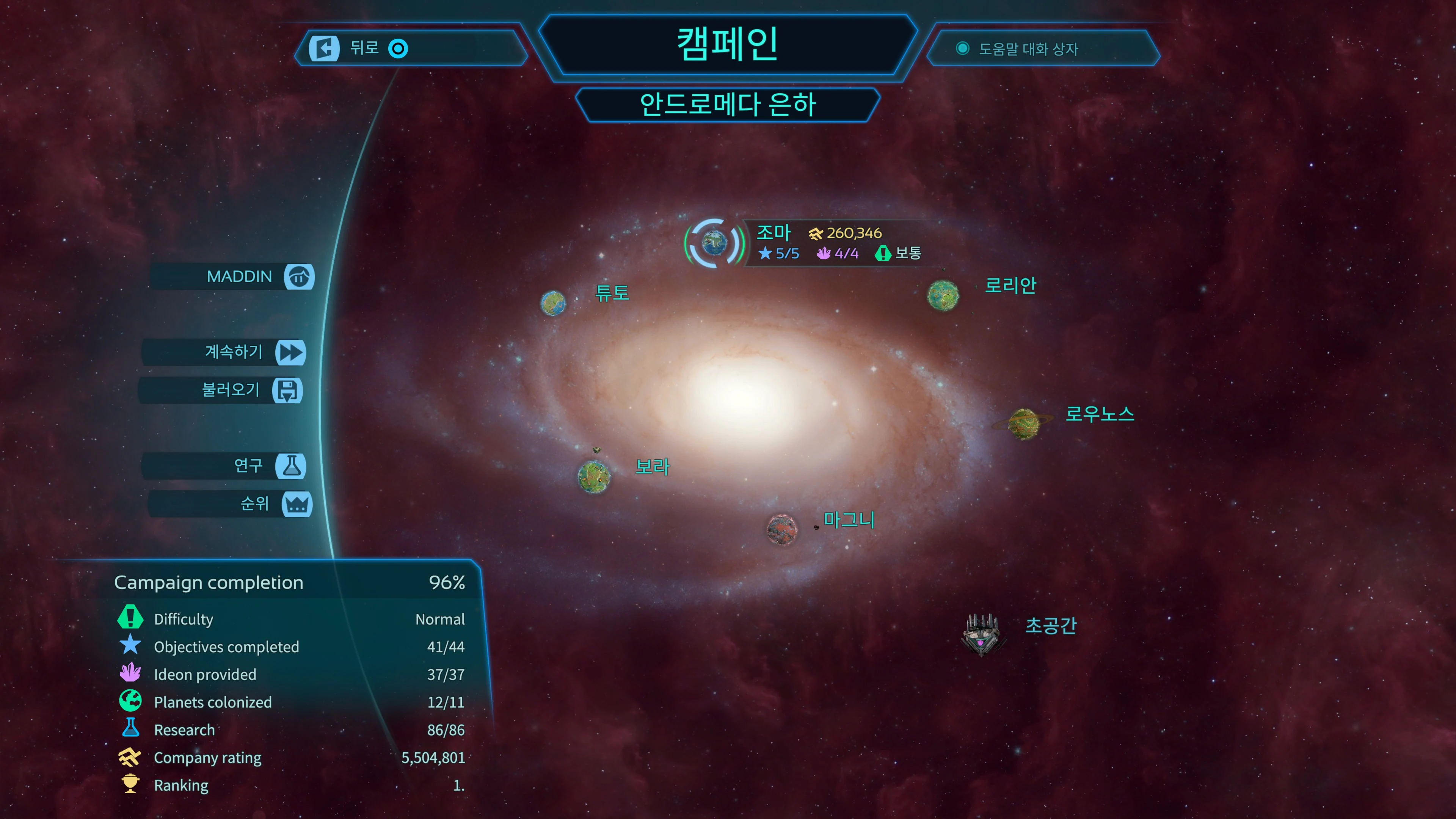Select the 조마 planet in the galaxy
The image size is (1456, 819).
coord(713,243)
